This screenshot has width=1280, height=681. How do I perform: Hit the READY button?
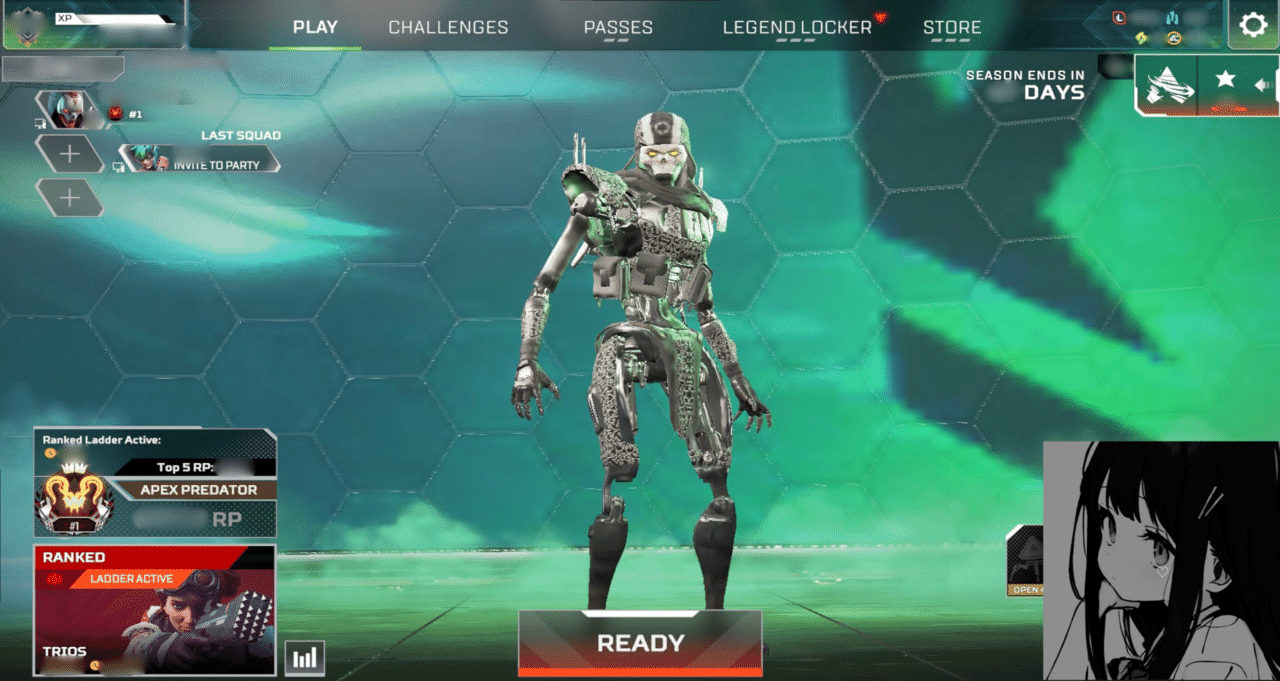[640, 643]
